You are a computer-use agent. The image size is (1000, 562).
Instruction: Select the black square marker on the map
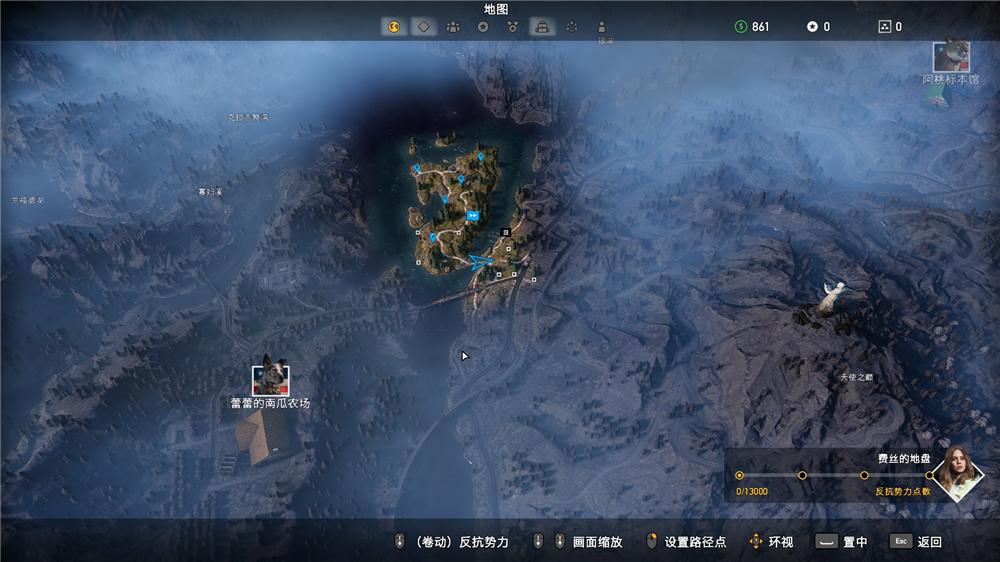point(506,232)
